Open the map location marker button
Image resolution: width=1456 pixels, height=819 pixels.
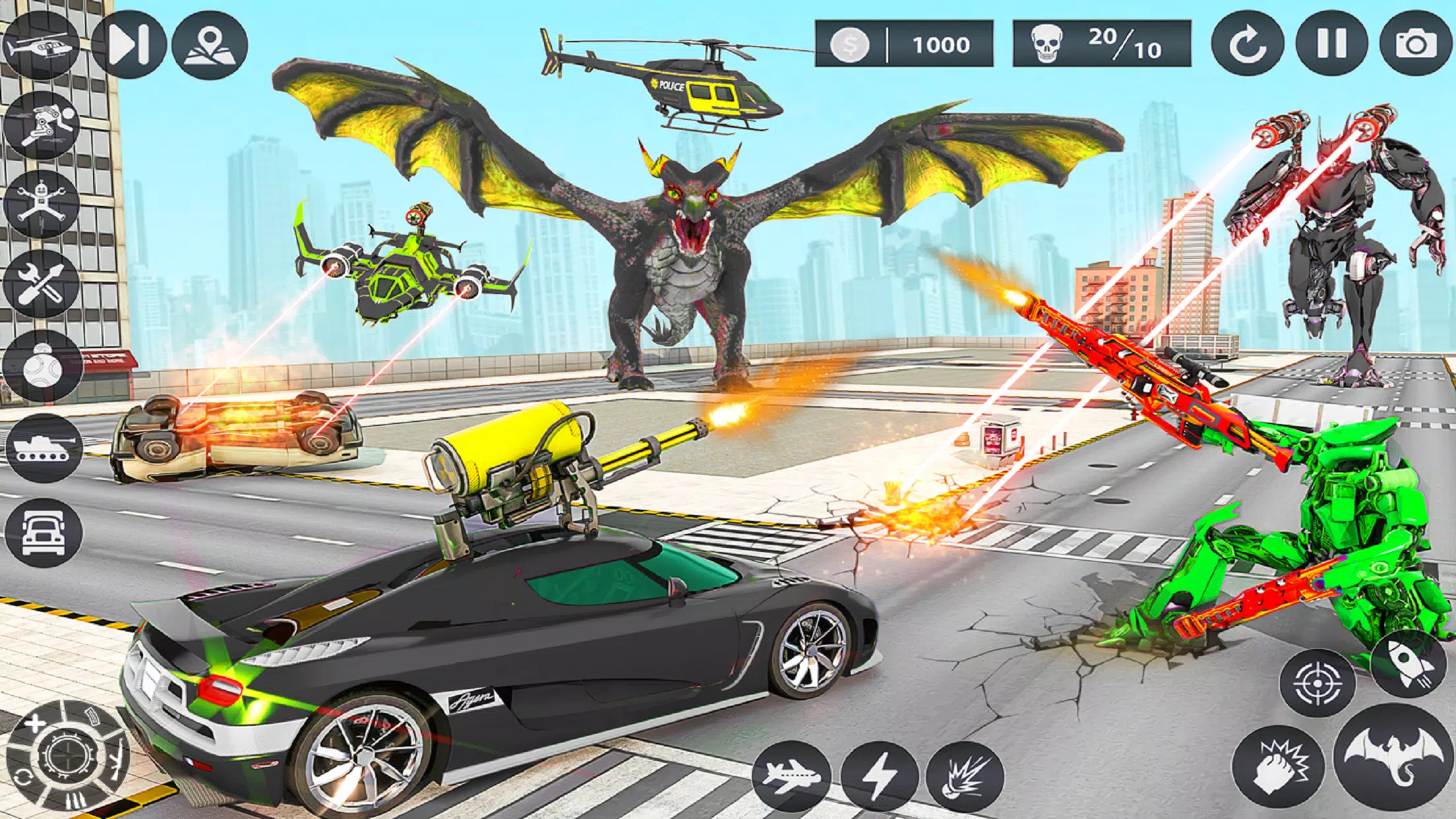point(210,45)
